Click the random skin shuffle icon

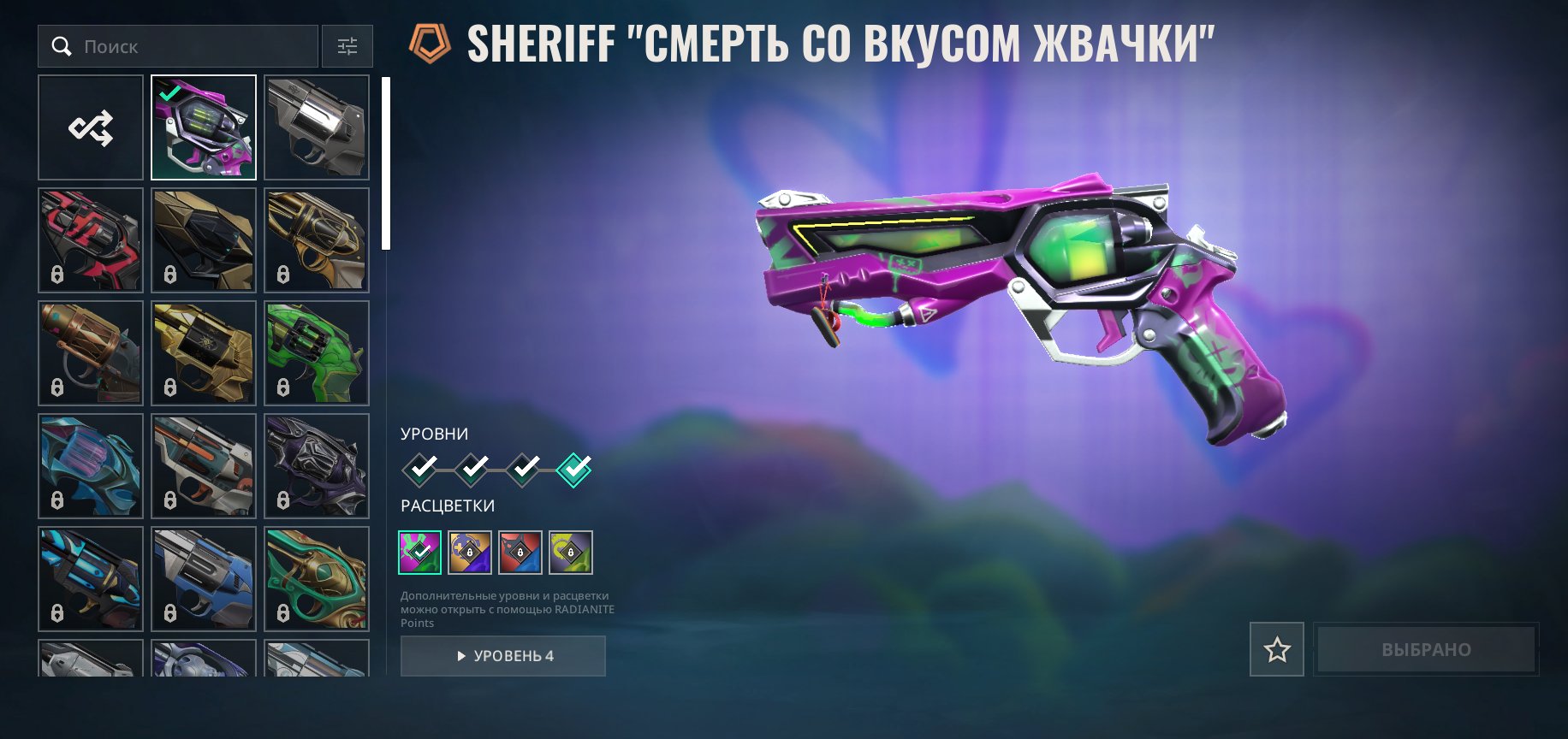coord(90,127)
